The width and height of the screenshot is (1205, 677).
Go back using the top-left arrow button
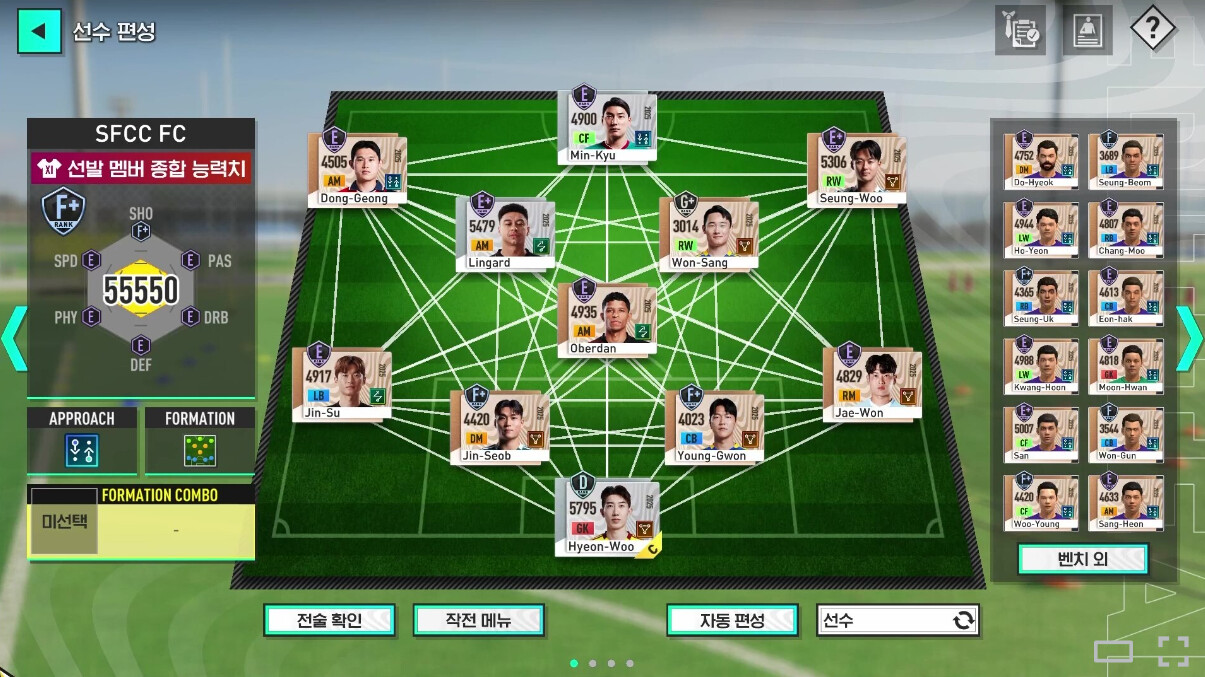click(x=39, y=31)
